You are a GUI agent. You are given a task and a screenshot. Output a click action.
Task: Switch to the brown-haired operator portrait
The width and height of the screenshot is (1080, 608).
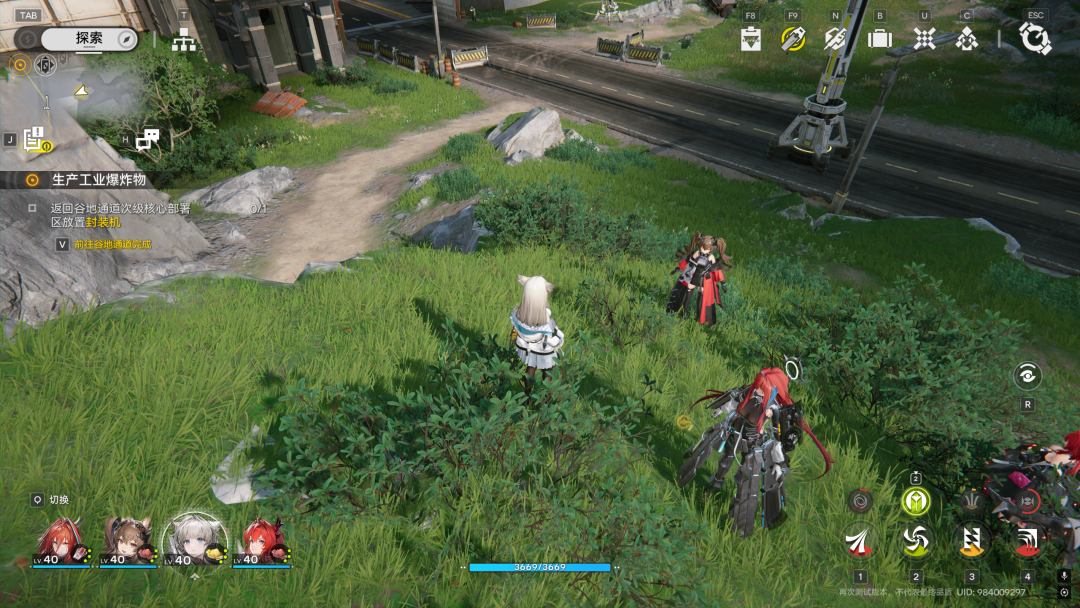click(127, 540)
